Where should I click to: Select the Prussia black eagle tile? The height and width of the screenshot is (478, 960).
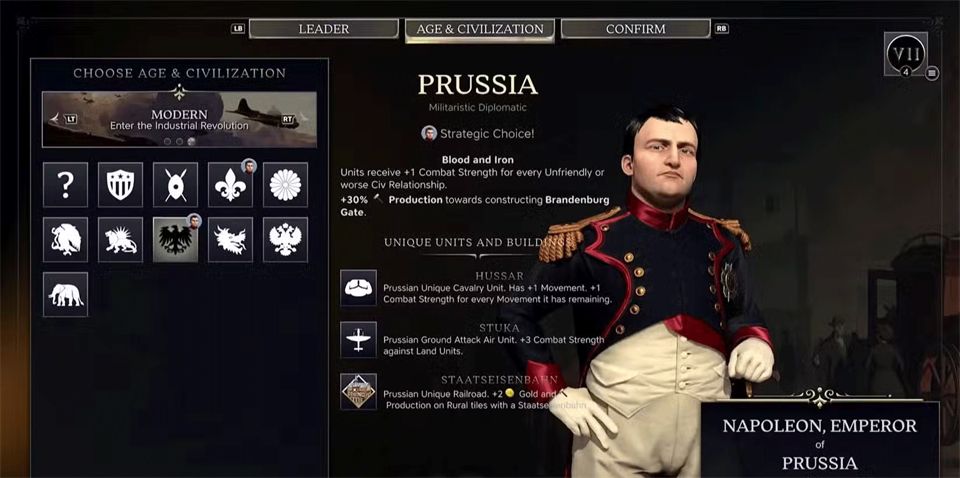[x=175, y=240]
